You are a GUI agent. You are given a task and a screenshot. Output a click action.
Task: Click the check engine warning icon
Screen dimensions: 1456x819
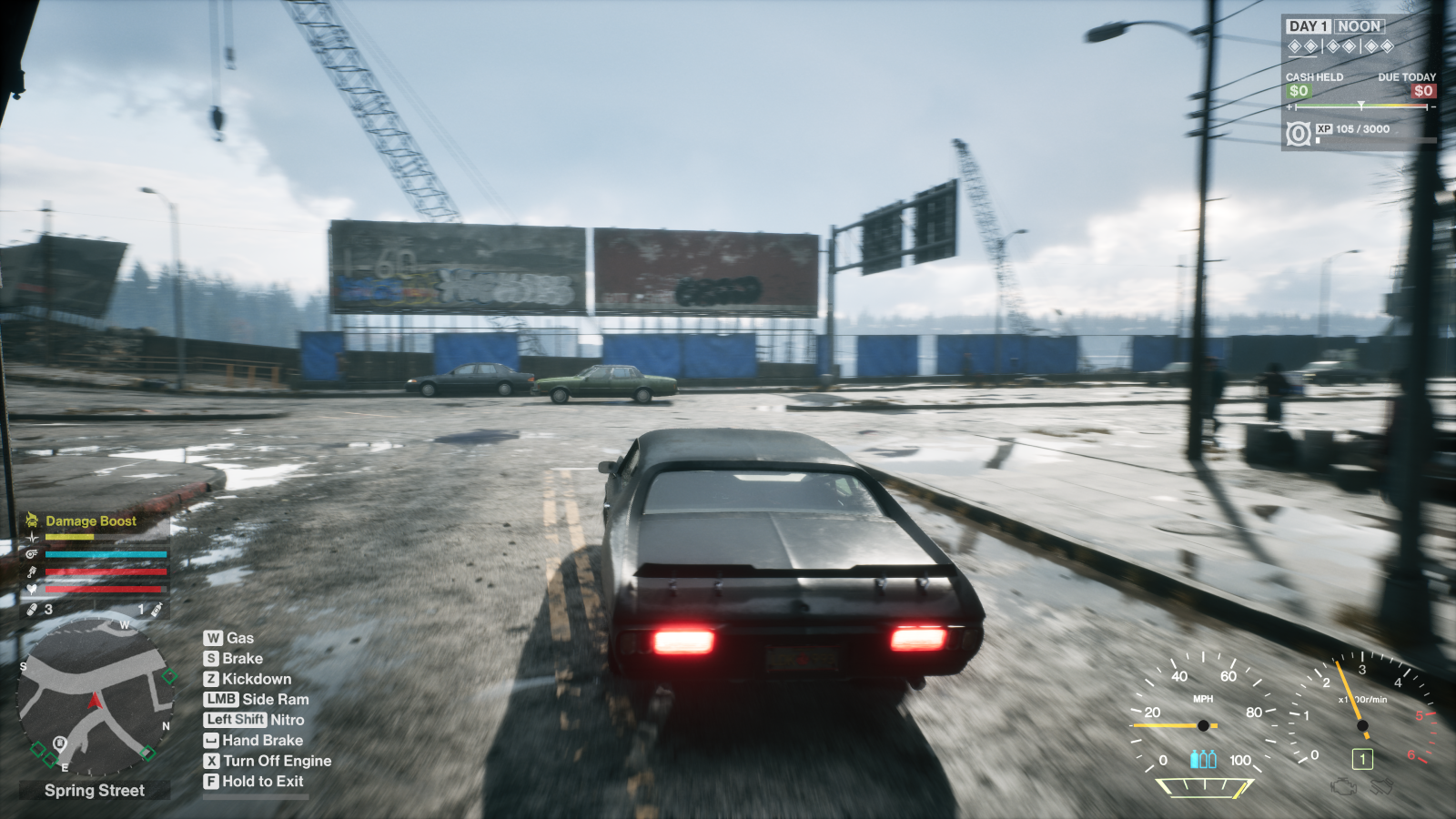point(1343,786)
